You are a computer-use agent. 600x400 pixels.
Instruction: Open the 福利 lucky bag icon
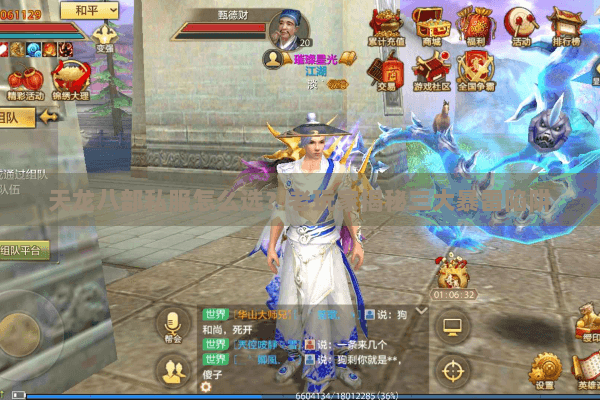click(476, 24)
